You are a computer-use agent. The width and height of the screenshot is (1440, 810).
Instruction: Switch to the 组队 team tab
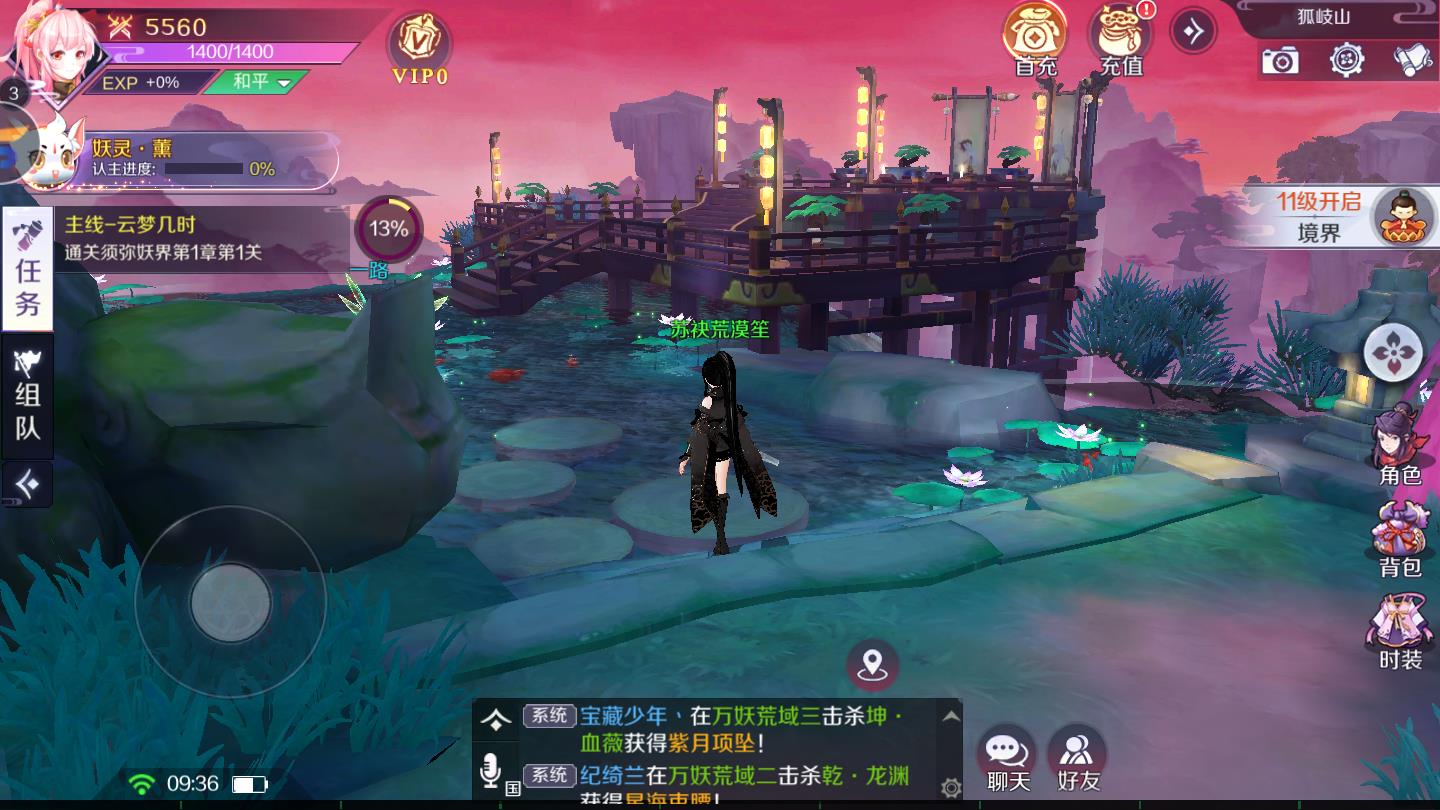click(27, 397)
